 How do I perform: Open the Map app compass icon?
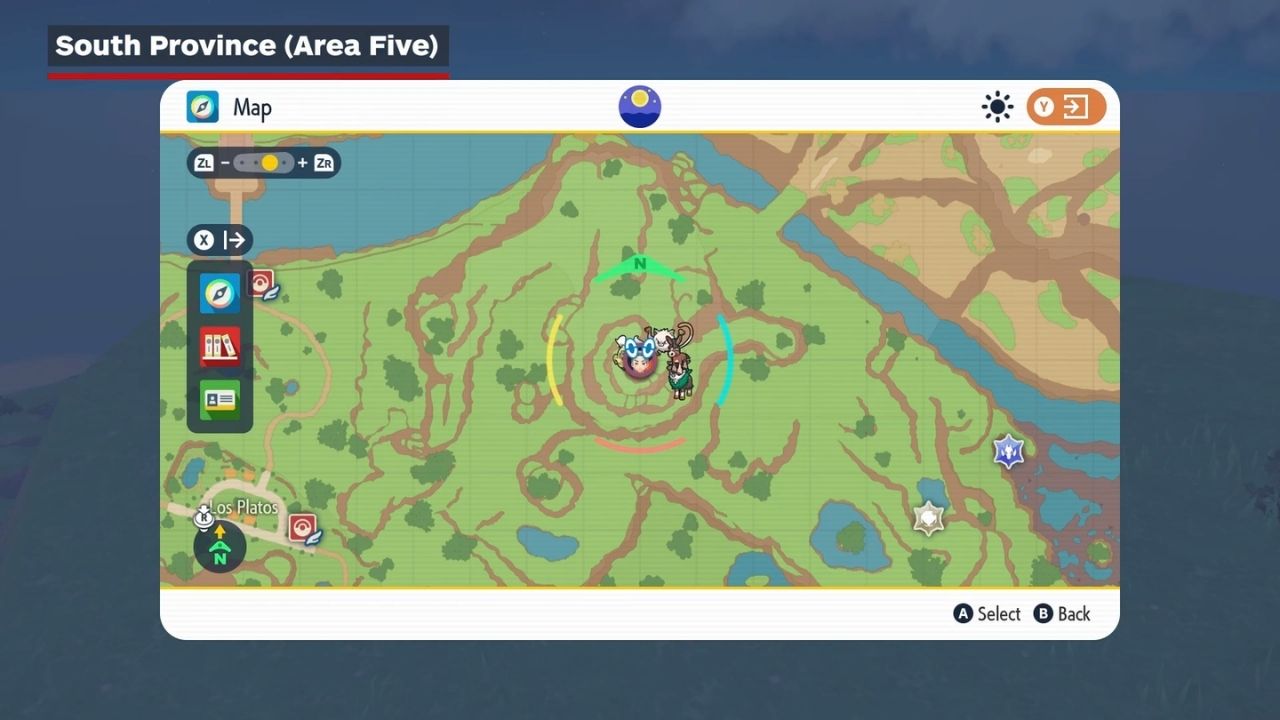(220, 293)
